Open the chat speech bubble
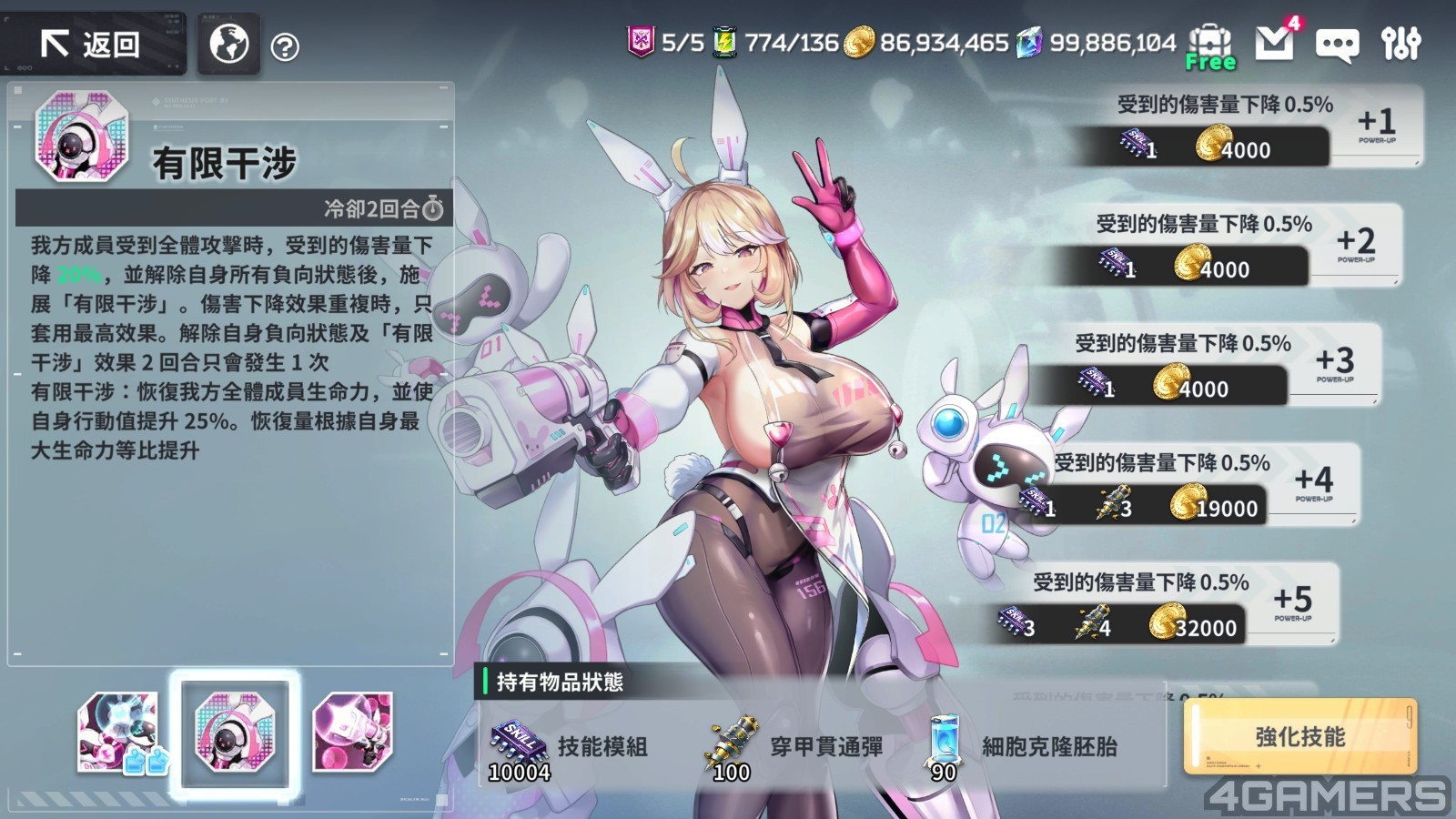 (x=1337, y=45)
